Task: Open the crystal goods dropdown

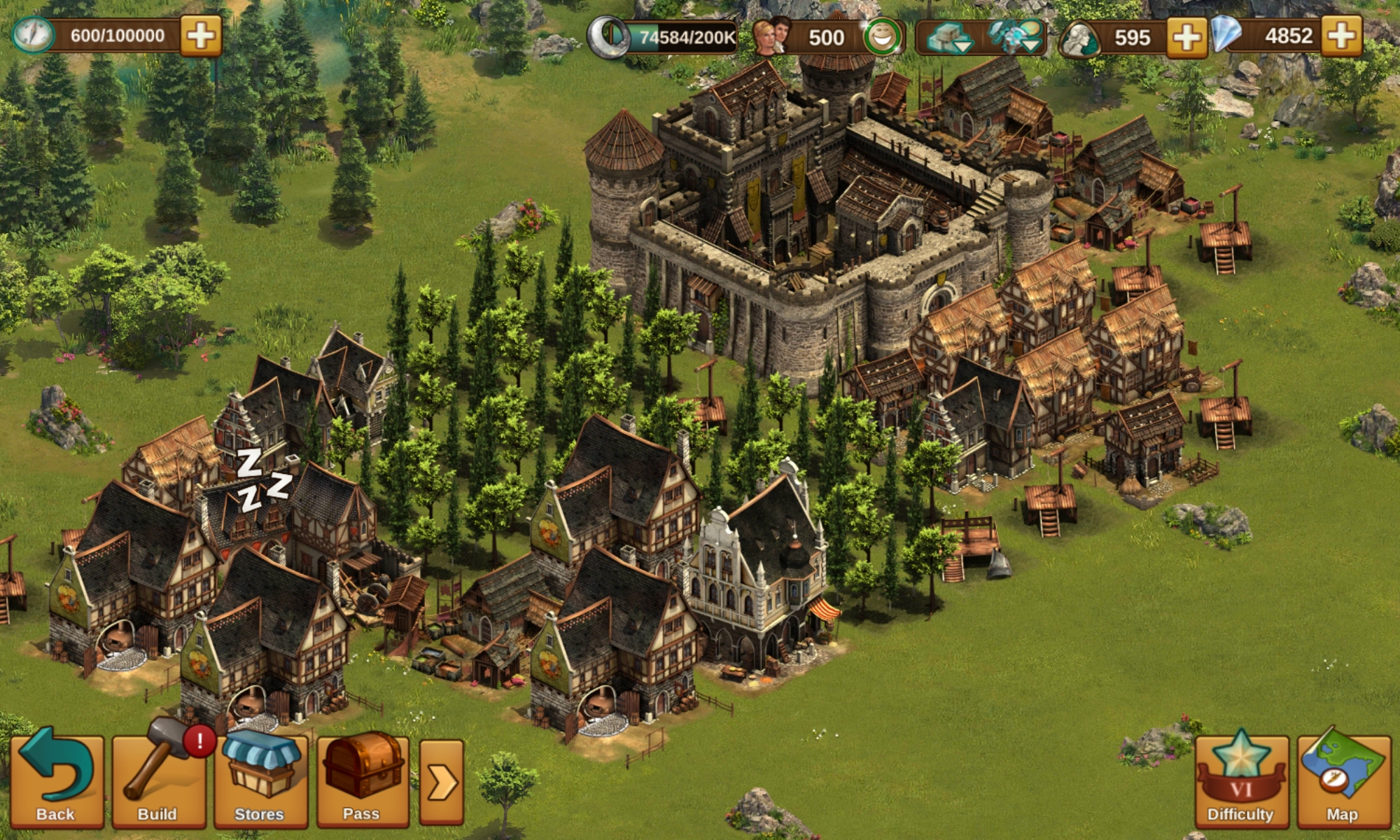Action: pos(1013,38)
